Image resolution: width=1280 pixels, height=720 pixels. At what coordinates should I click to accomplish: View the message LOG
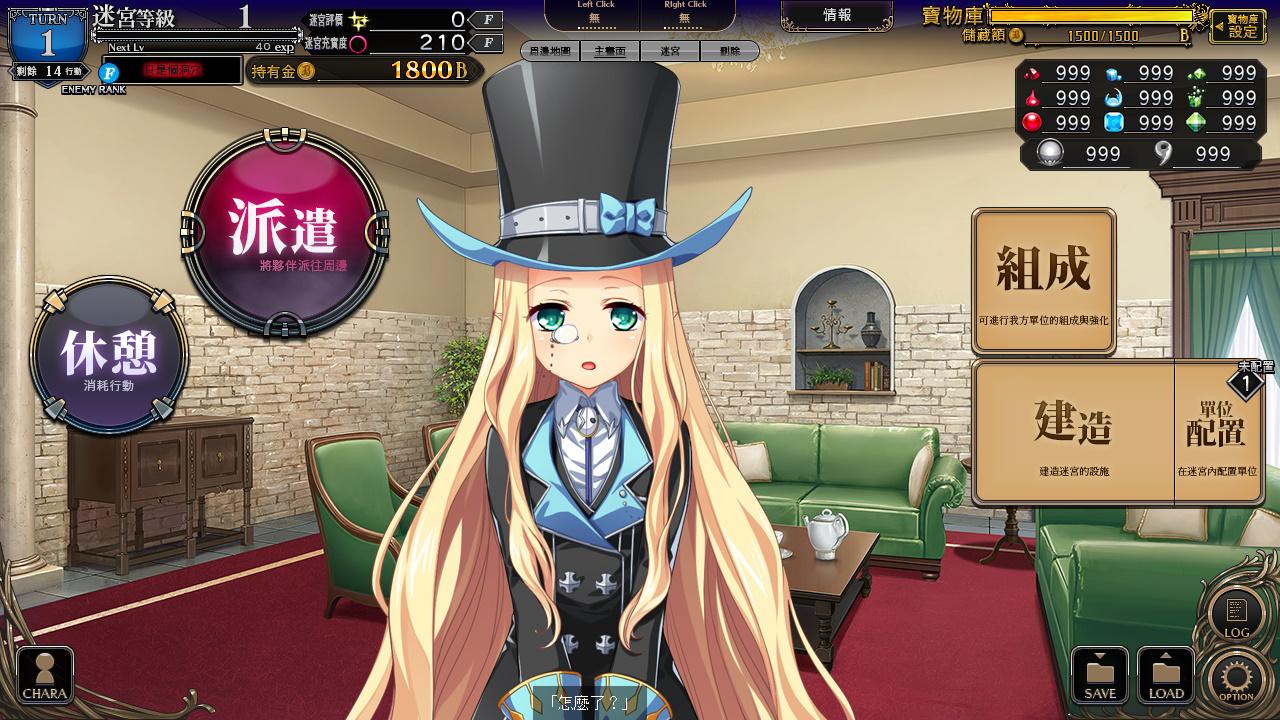click(1237, 614)
